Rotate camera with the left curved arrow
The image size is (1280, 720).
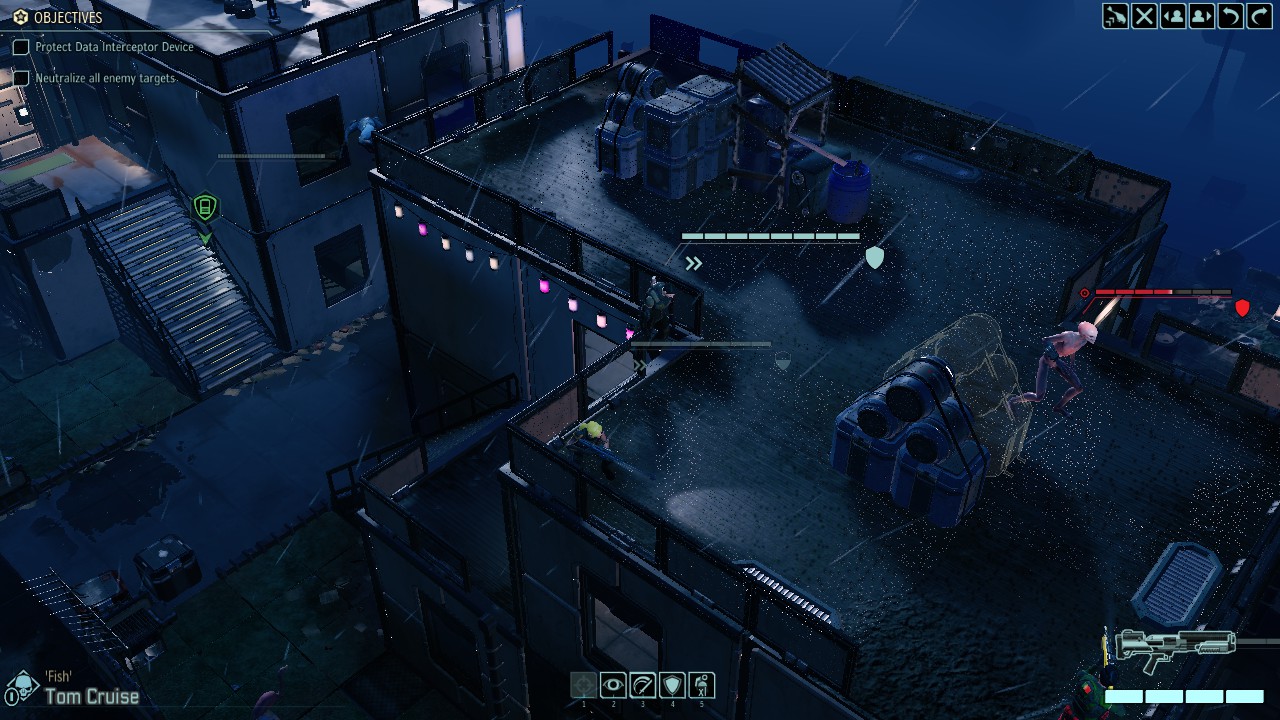(x=1230, y=16)
